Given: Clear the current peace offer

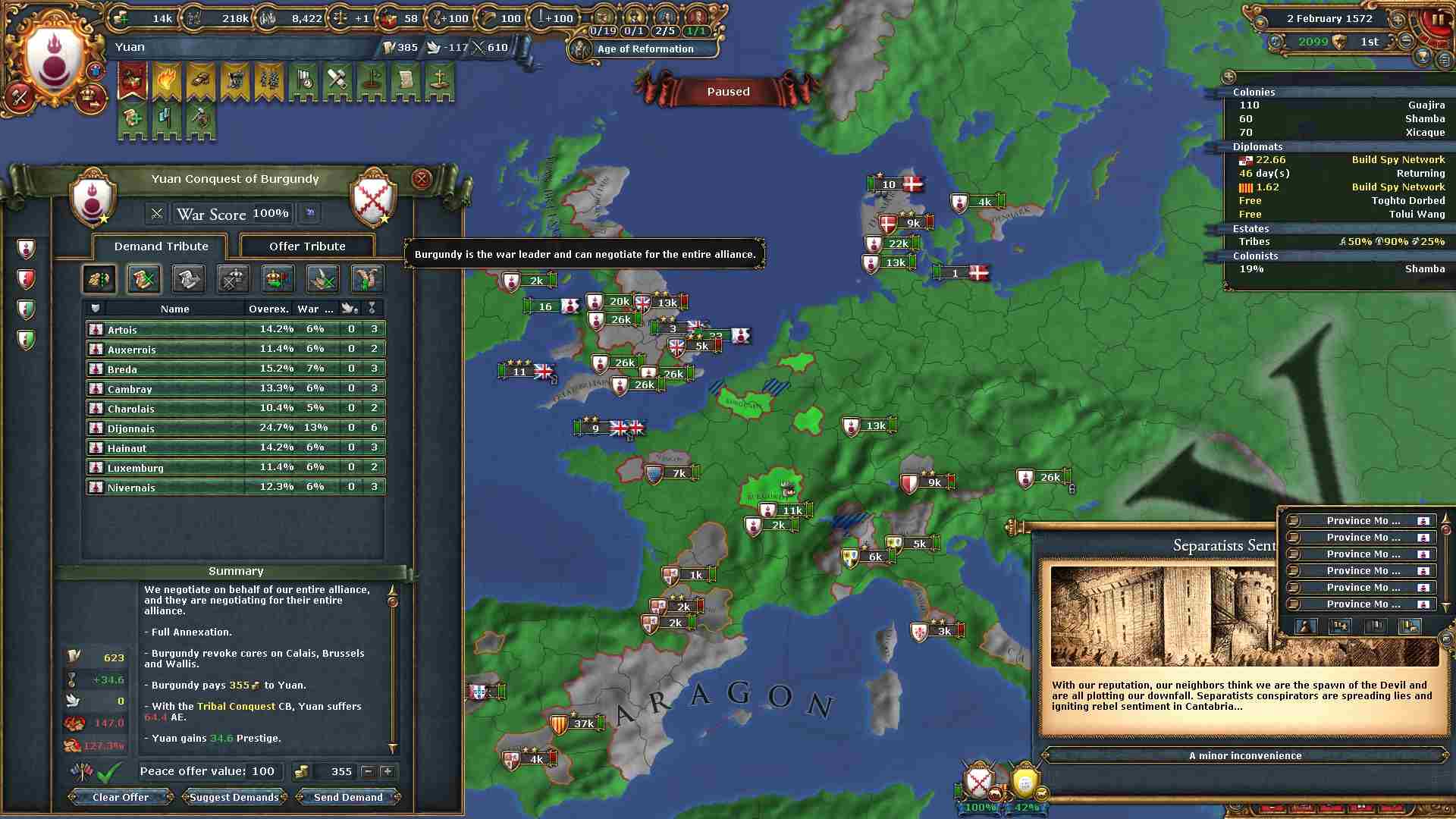Looking at the screenshot, I should (121, 797).
